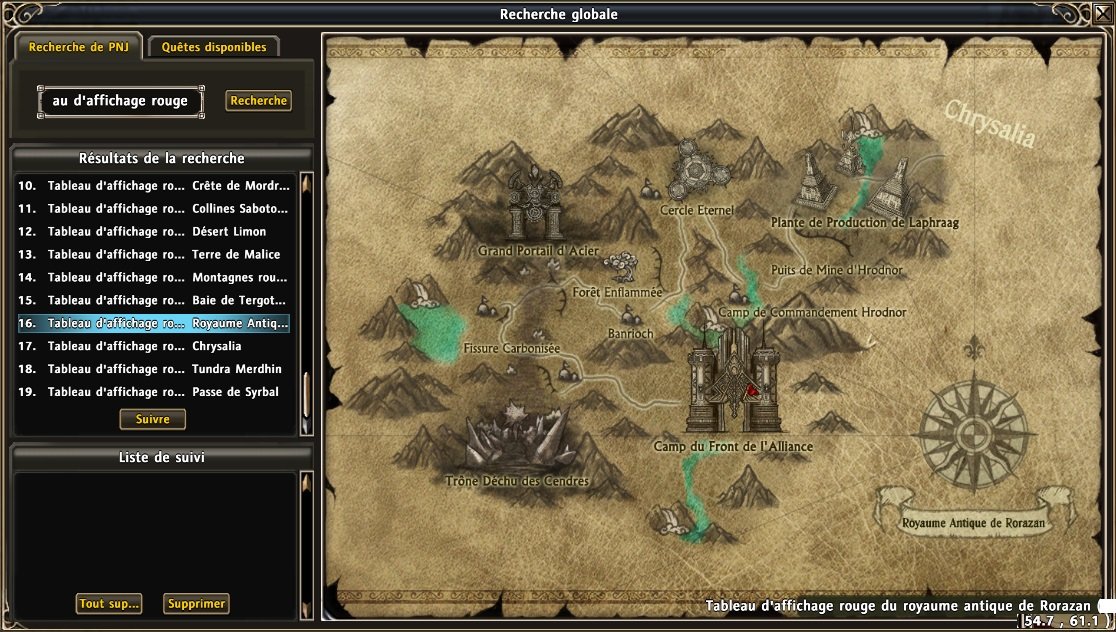Select result 12 Désert Limon
1116x632 pixels.
(154, 232)
